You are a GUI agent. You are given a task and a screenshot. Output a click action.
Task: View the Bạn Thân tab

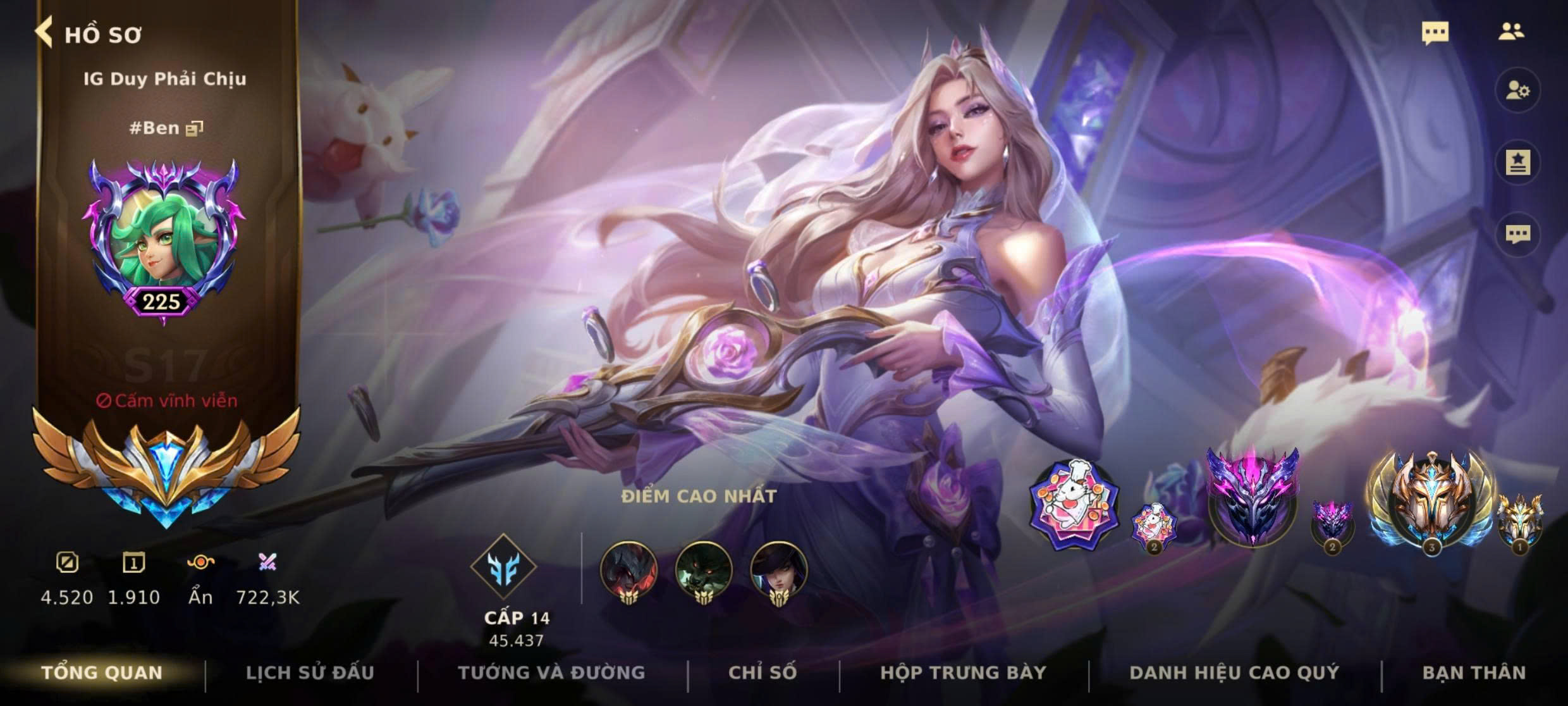(1474, 672)
